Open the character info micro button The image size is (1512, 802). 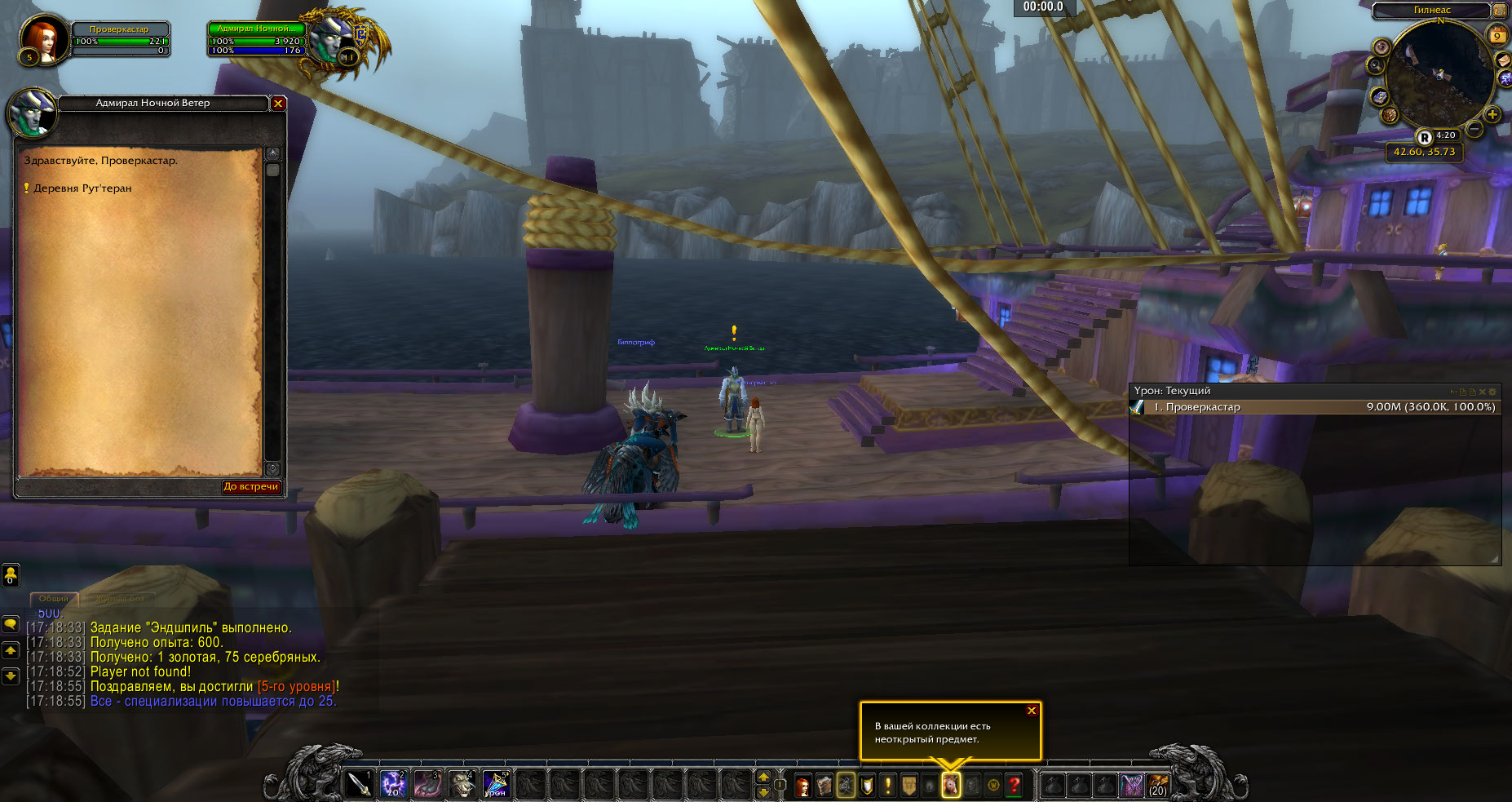pos(803,786)
